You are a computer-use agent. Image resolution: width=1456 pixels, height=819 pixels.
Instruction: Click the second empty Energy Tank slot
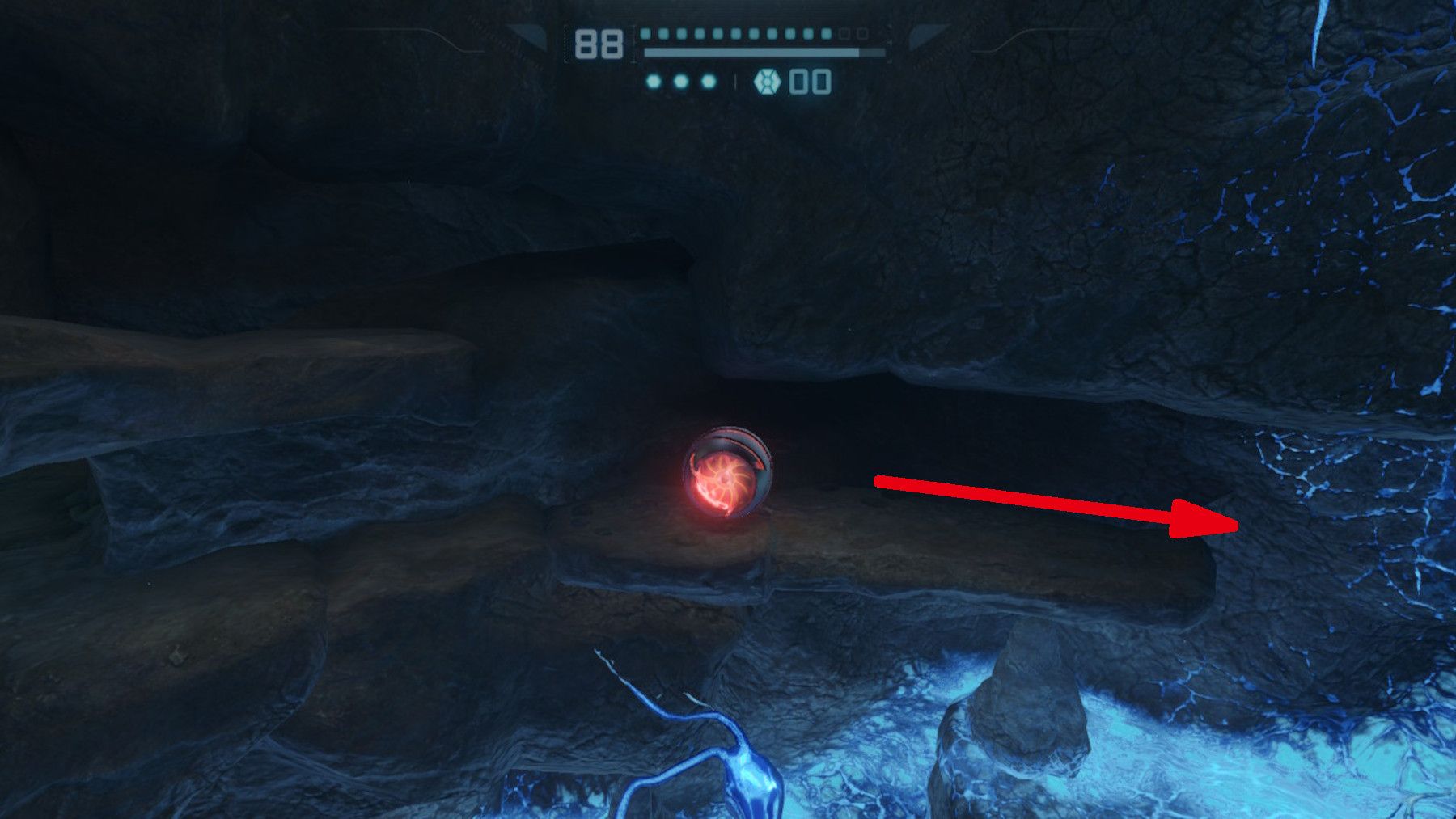863,33
